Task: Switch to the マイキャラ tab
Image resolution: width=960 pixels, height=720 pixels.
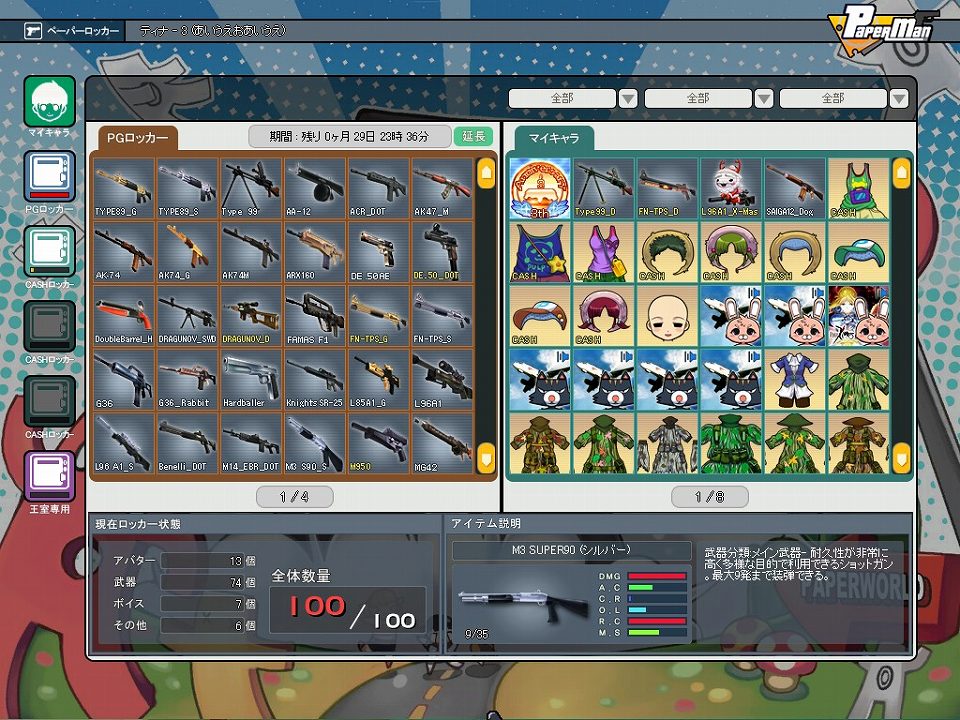Action: 554,138
